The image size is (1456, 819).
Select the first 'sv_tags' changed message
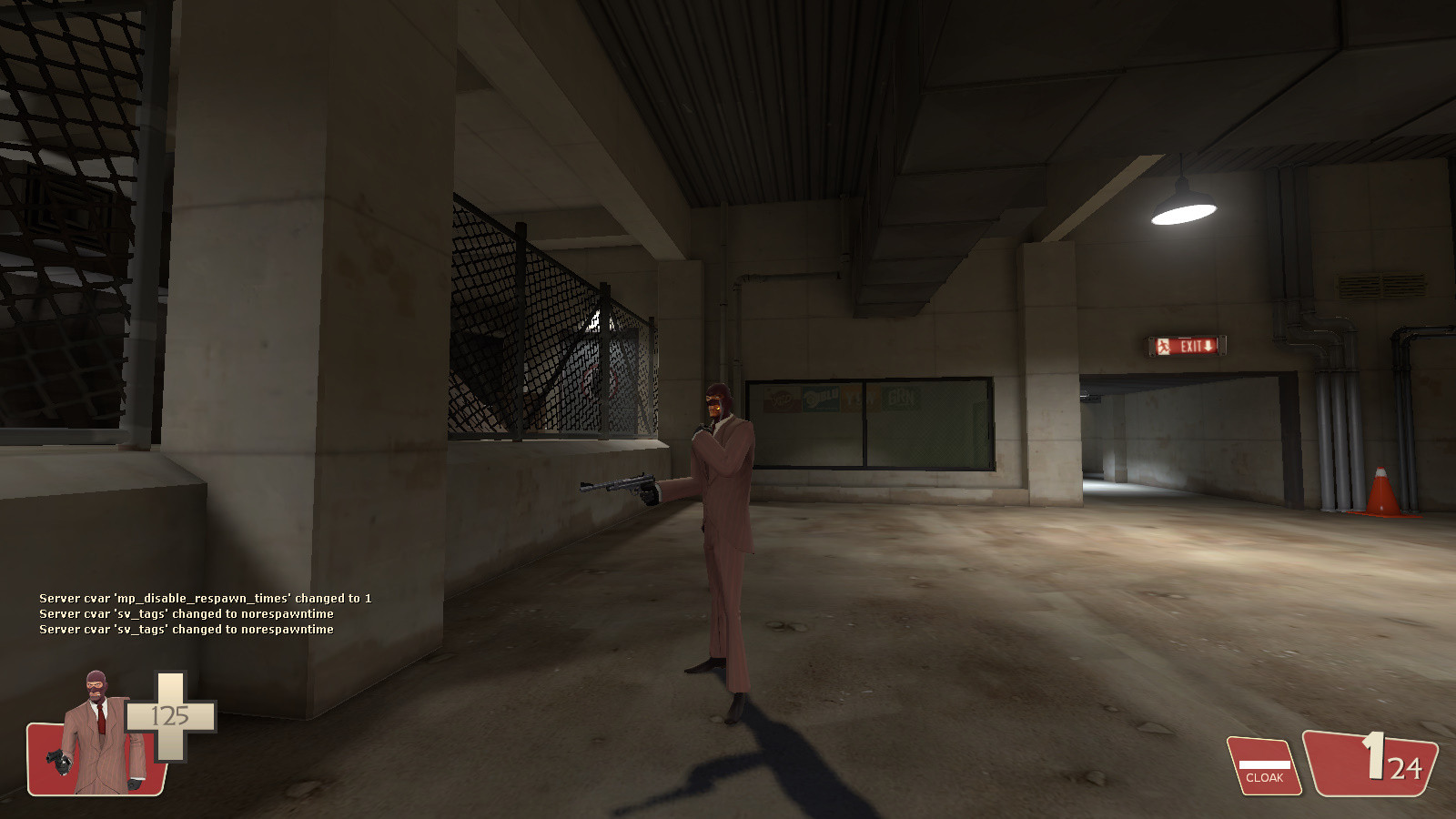pos(187,614)
